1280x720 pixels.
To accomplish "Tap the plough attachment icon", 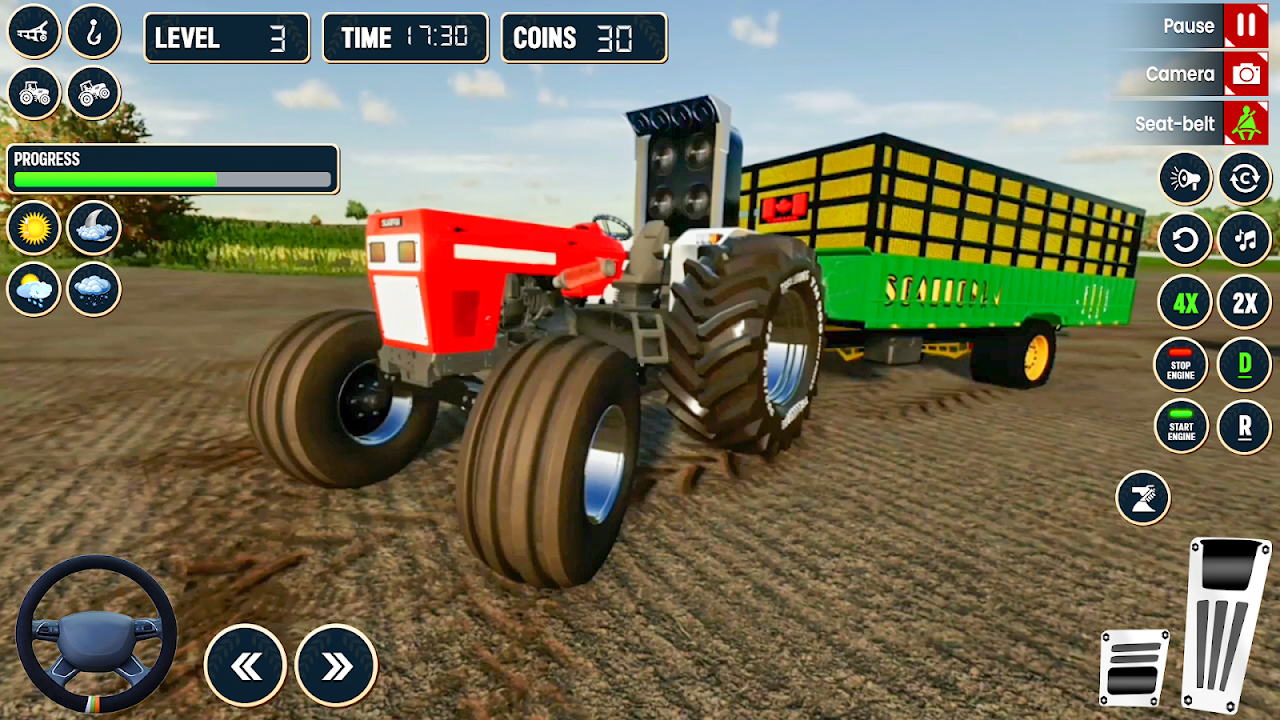I will 34,32.
